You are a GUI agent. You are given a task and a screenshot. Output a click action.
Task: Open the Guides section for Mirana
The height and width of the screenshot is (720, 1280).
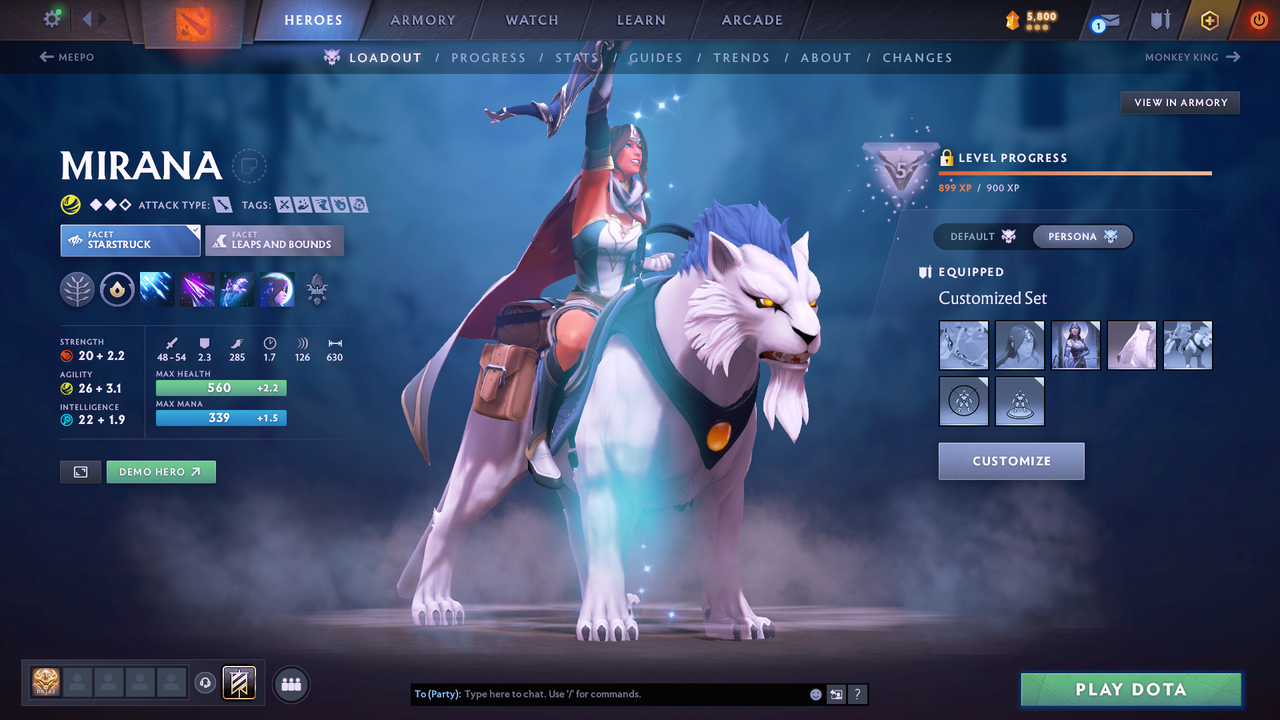point(656,57)
